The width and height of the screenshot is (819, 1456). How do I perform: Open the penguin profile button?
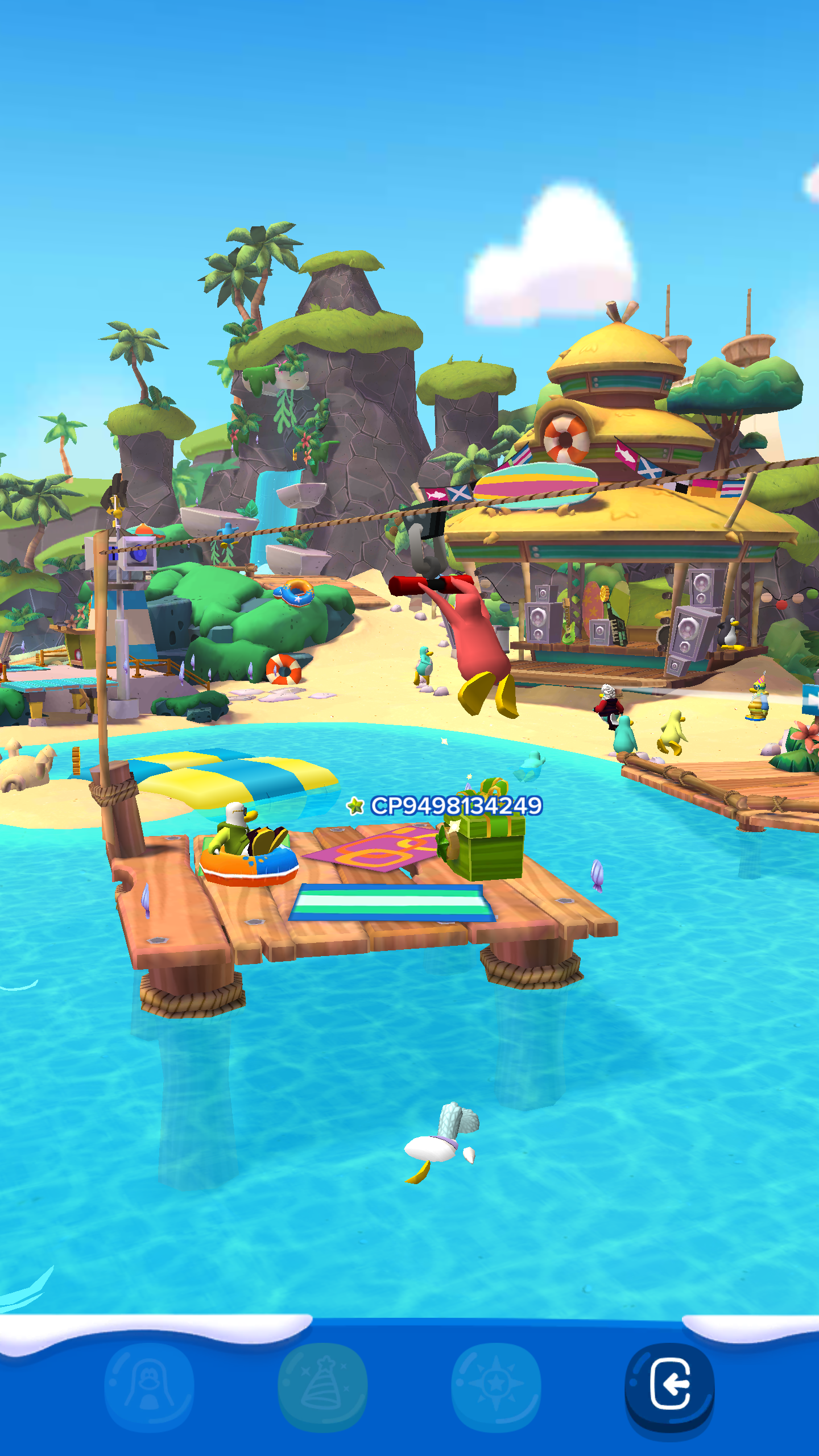149,1385
